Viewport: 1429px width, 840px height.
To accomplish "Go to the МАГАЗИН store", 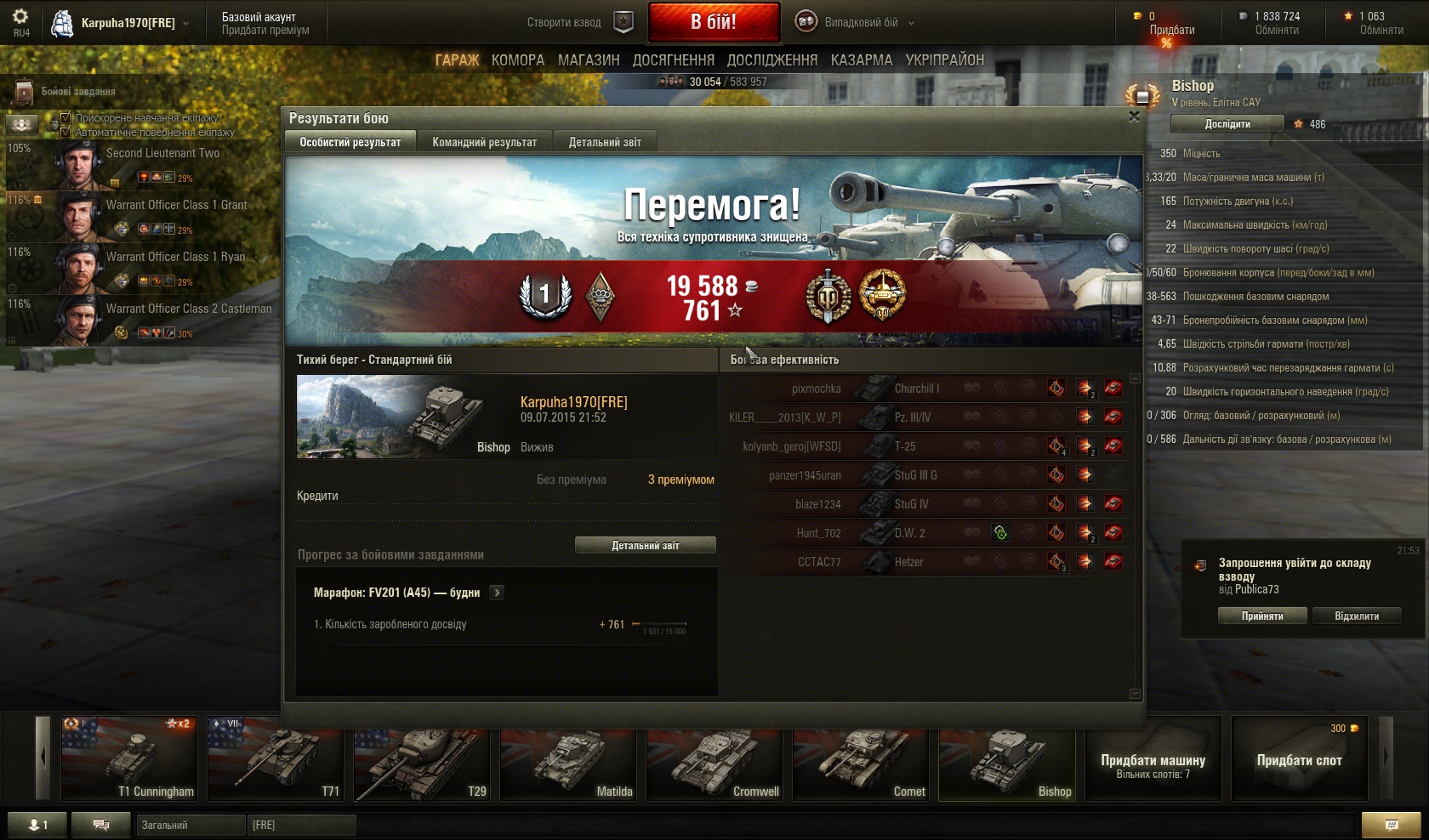I will (589, 60).
